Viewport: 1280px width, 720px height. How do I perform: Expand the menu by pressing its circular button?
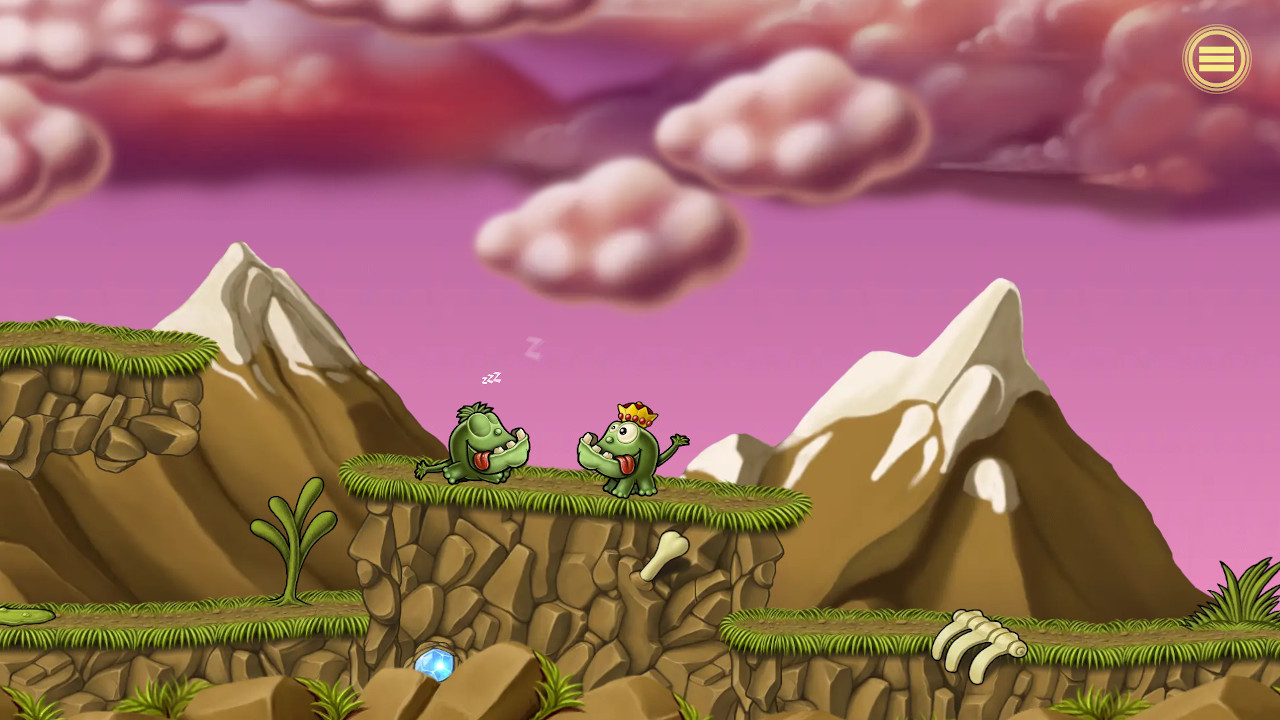pyautogui.click(x=1218, y=58)
